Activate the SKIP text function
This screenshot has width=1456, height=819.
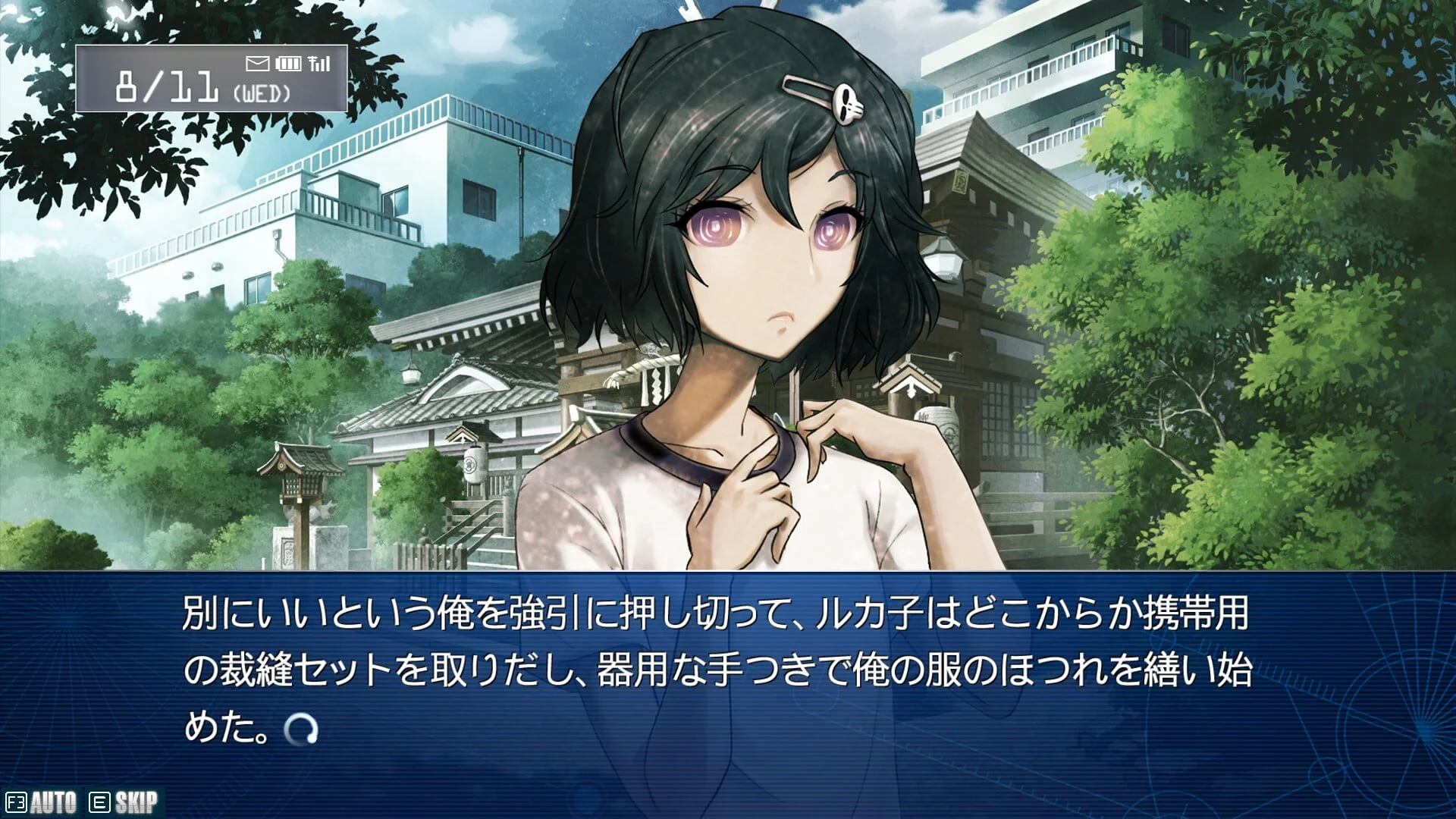point(124,802)
